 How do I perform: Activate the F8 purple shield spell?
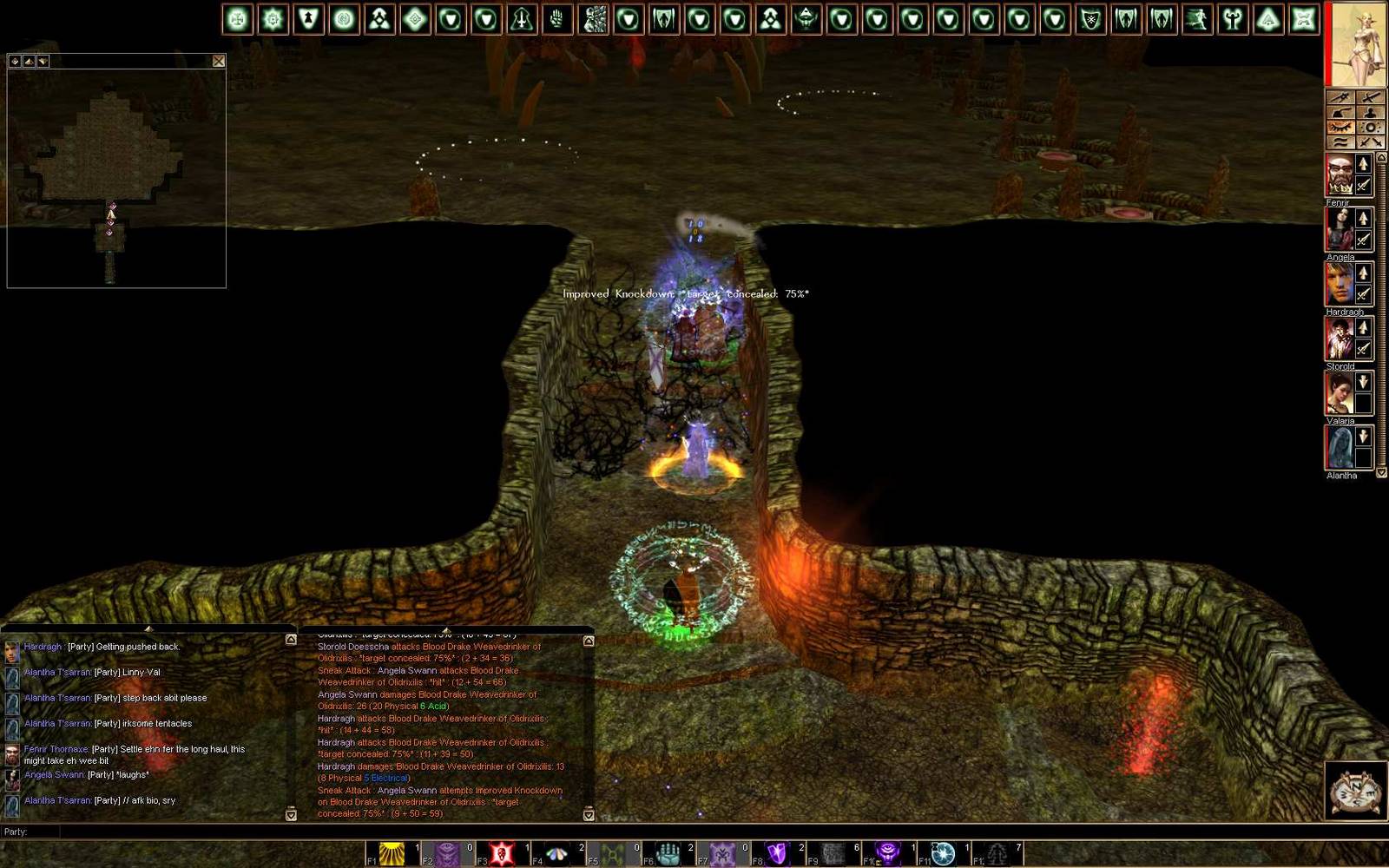(x=777, y=854)
